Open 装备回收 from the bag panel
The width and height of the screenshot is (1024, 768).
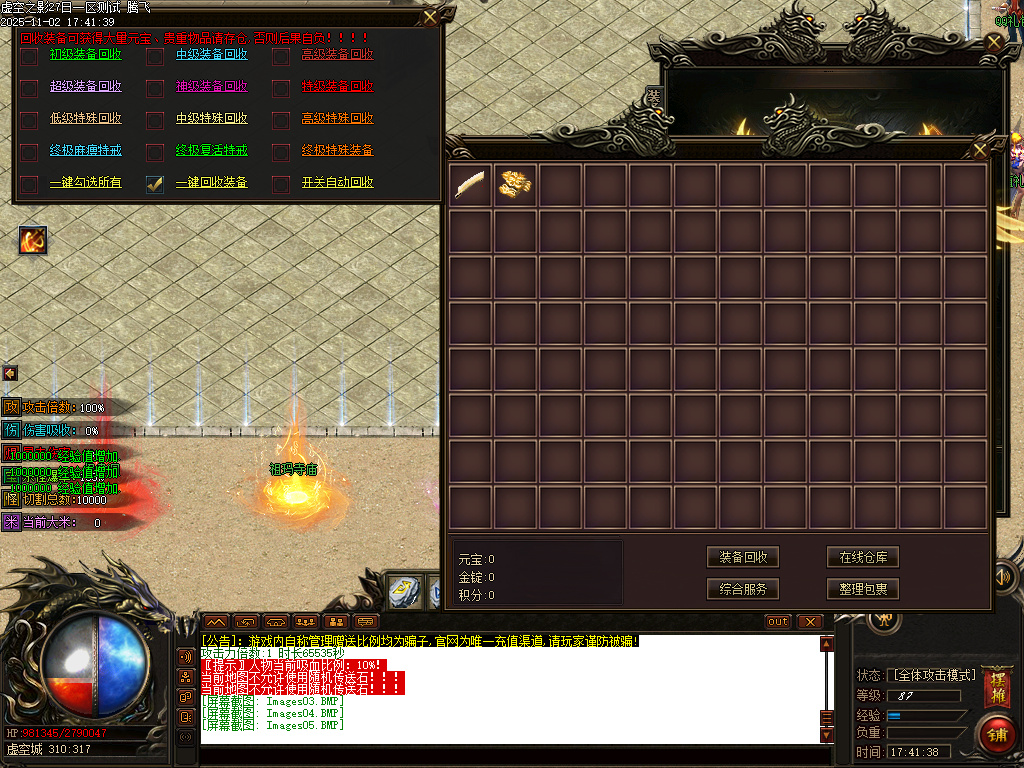(743, 557)
